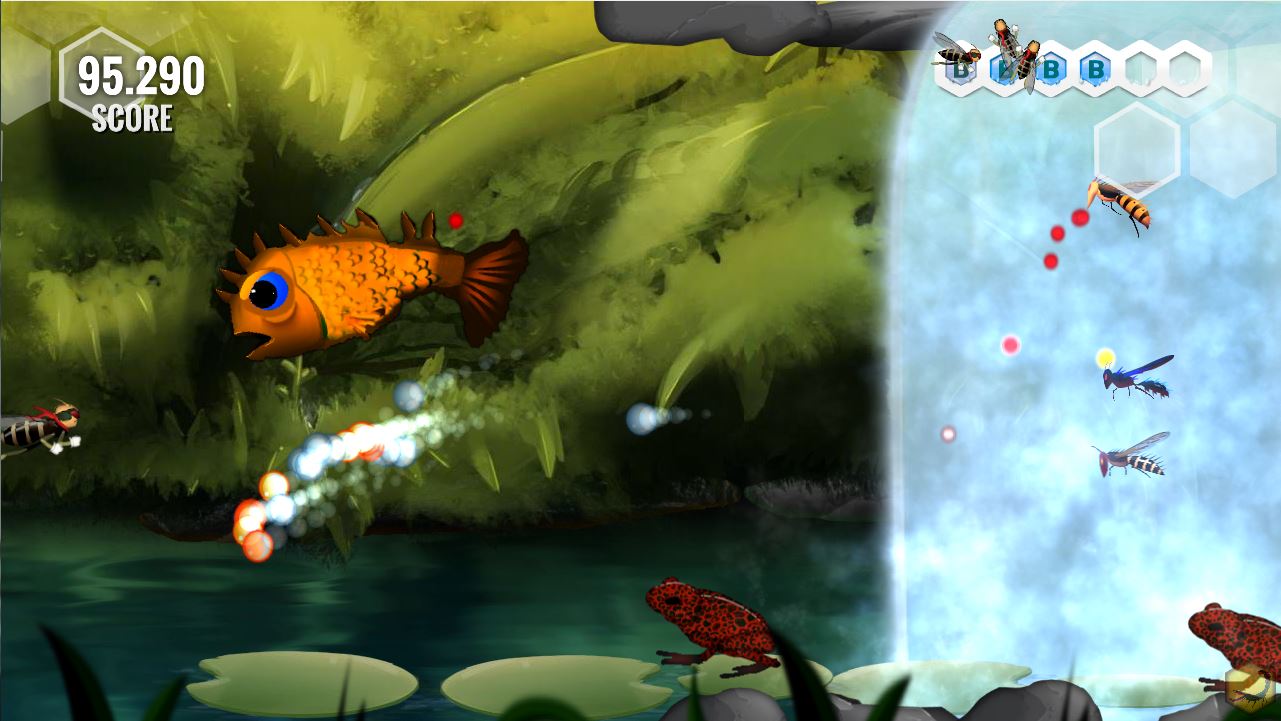Click the first hexagonal B token

(961, 70)
